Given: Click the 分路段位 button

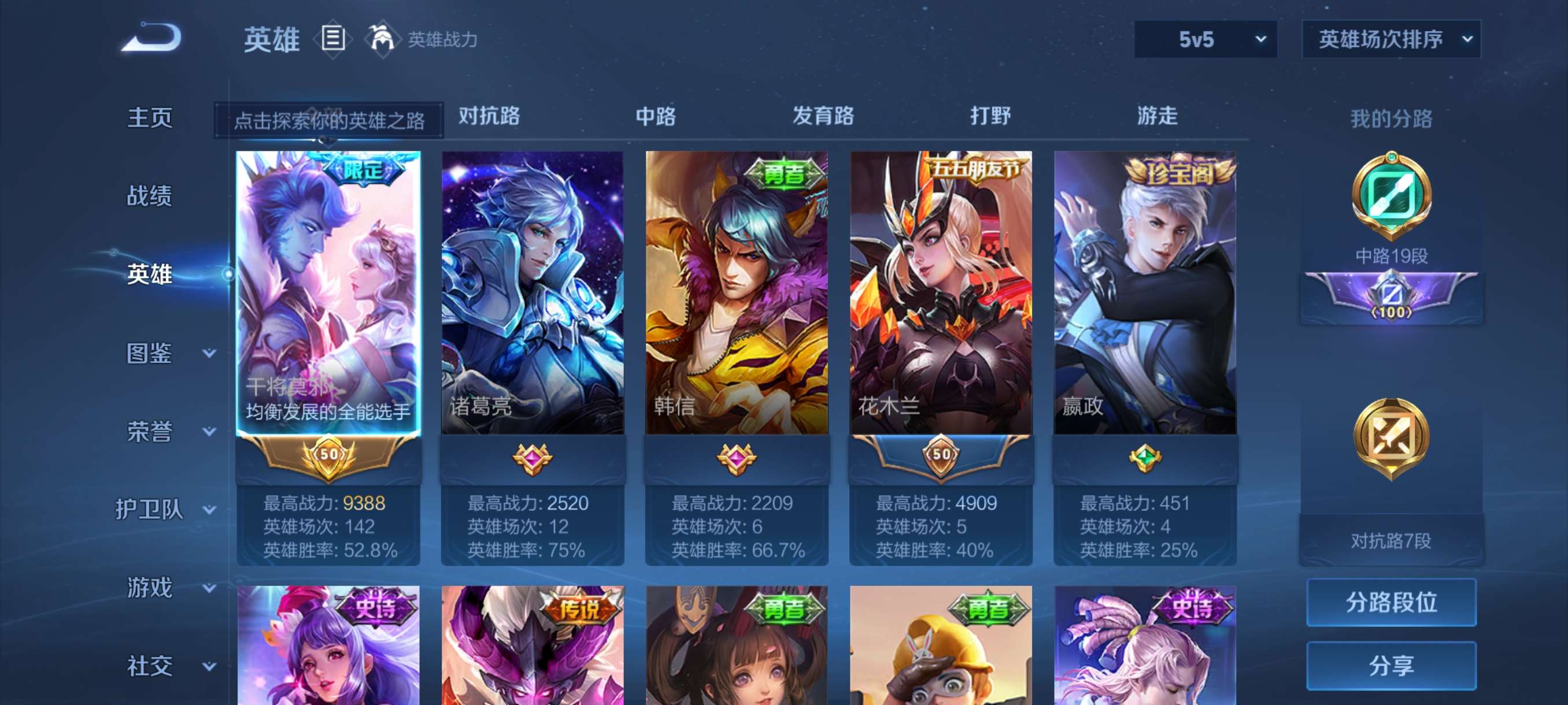Looking at the screenshot, I should click(1392, 603).
